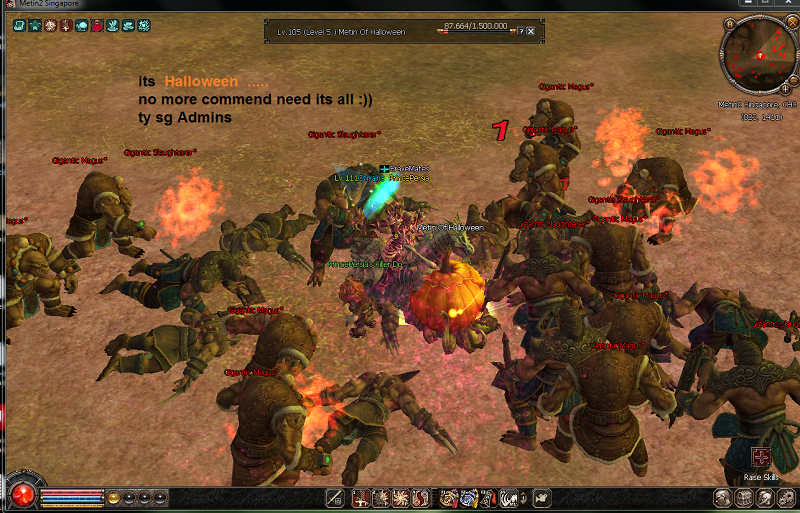The width and height of the screenshot is (800, 513).
Task: Select the first active buff icon
Action: click(19, 25)
